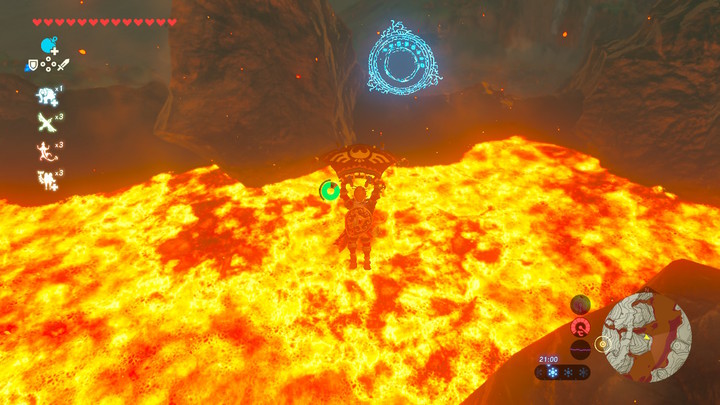Click the red temperature gauge icon
This screenshot has width=720, height=405.
pos(580,327)
